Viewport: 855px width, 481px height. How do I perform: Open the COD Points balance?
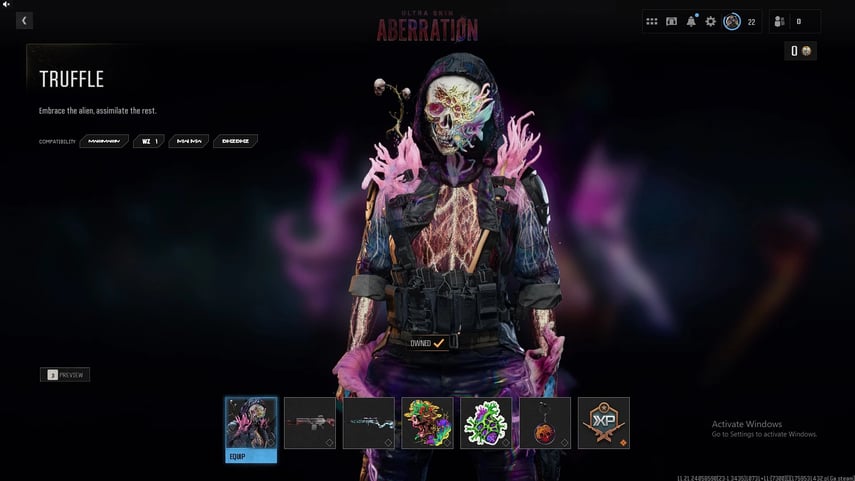(800, 51)
